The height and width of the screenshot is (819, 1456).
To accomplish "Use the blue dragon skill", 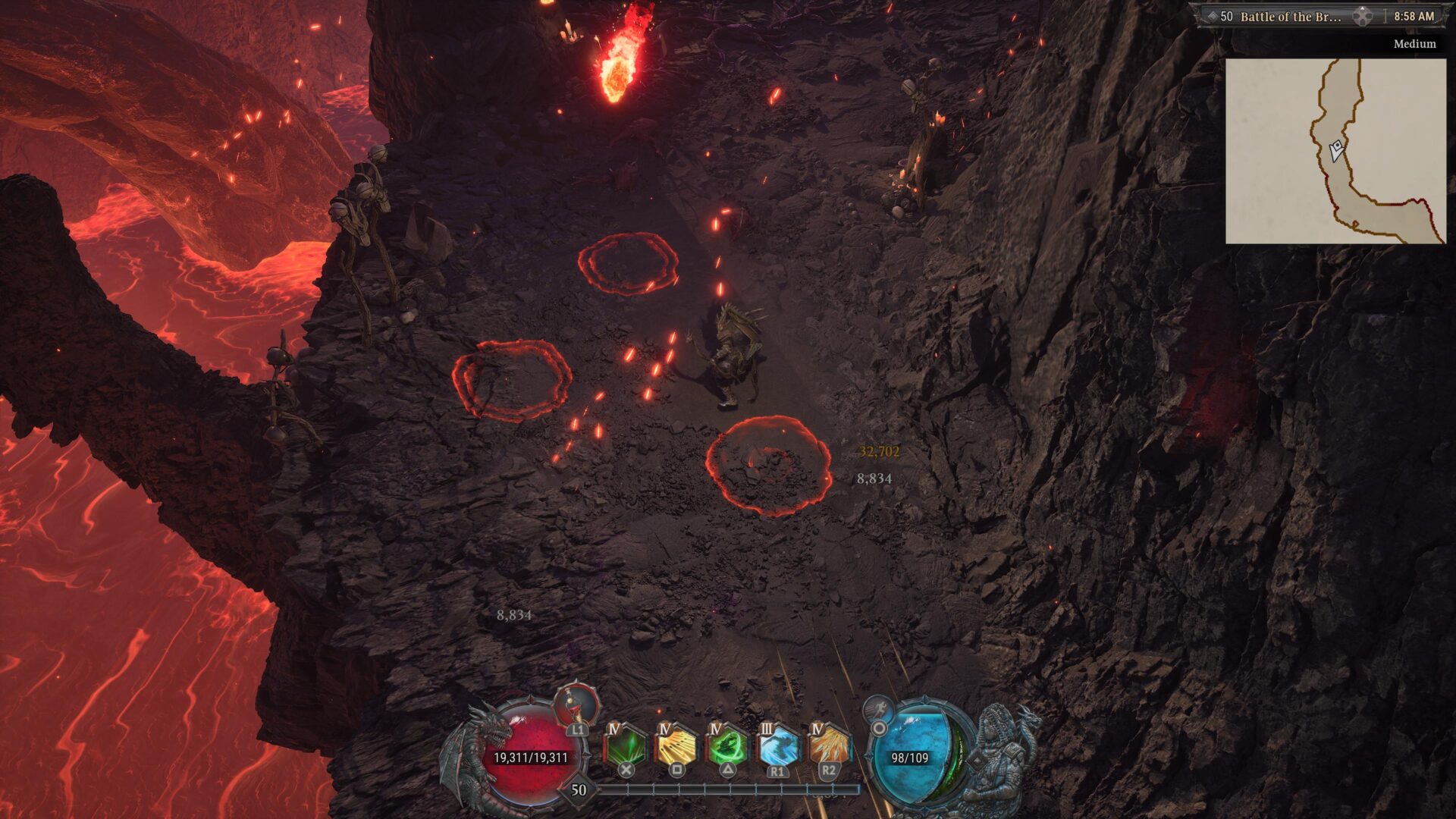I will (777, 747).
